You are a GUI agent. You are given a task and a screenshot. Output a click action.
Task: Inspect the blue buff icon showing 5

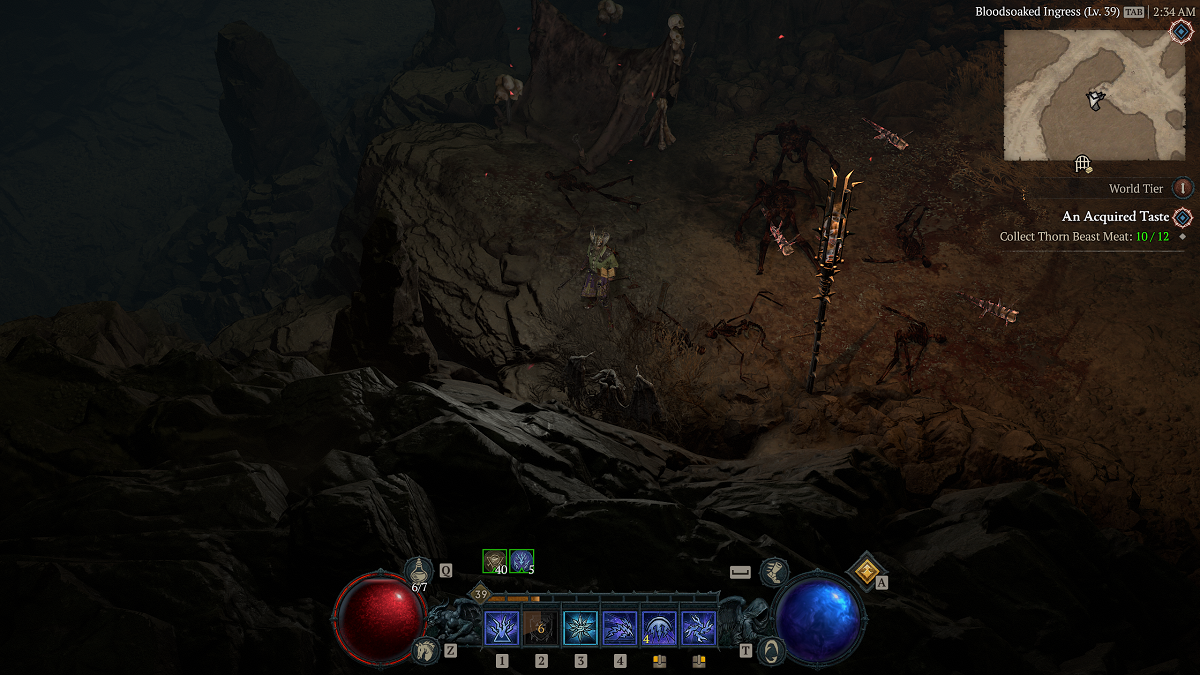[521, 561]
